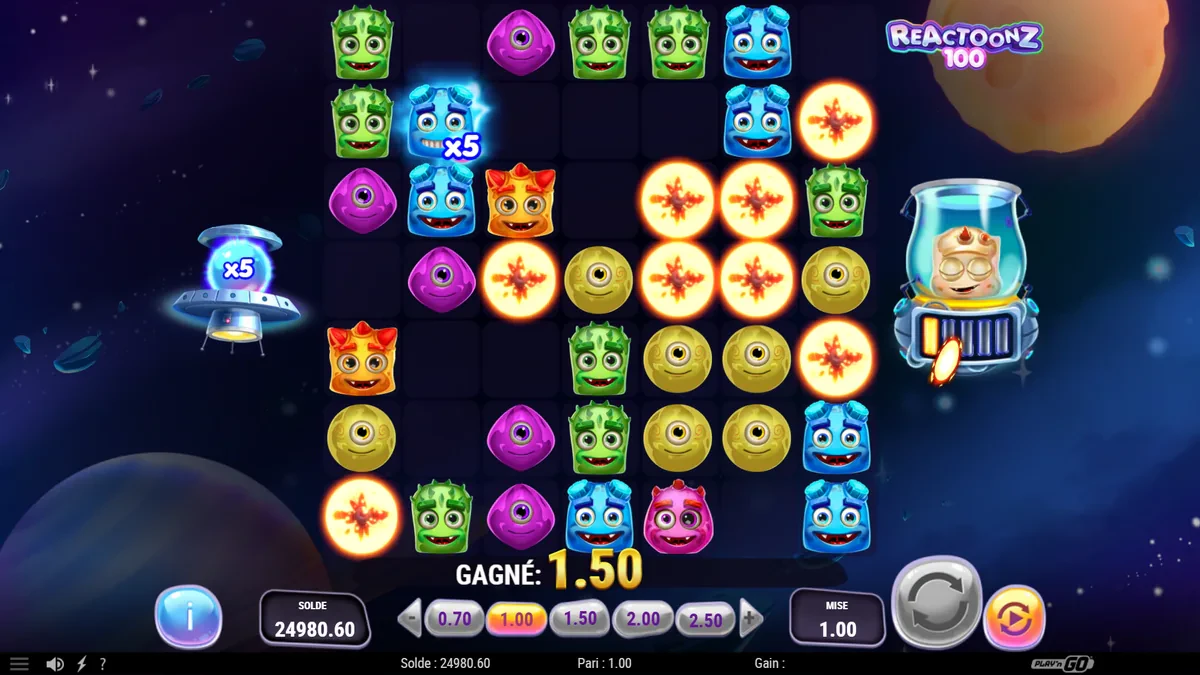Image resolution: width=1200 pixels, height=675 pixels.
Task: Select the 0.70 bet amount
Action: (x=454, y=619)
